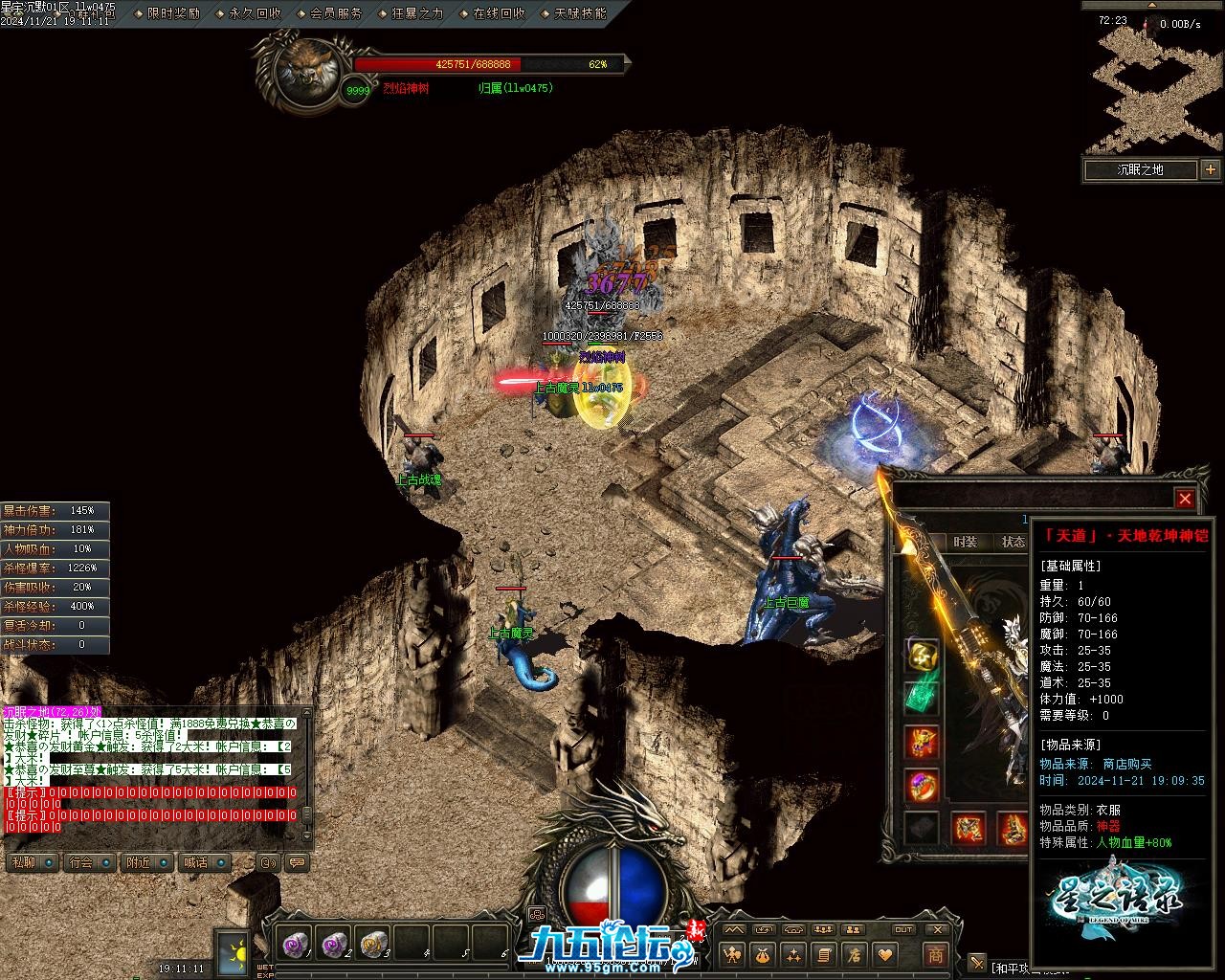Viewport: 1225px width, 980px height.
Task: Use the gold scroll in hotbar slot 3
Action: [x=373, y=944]
